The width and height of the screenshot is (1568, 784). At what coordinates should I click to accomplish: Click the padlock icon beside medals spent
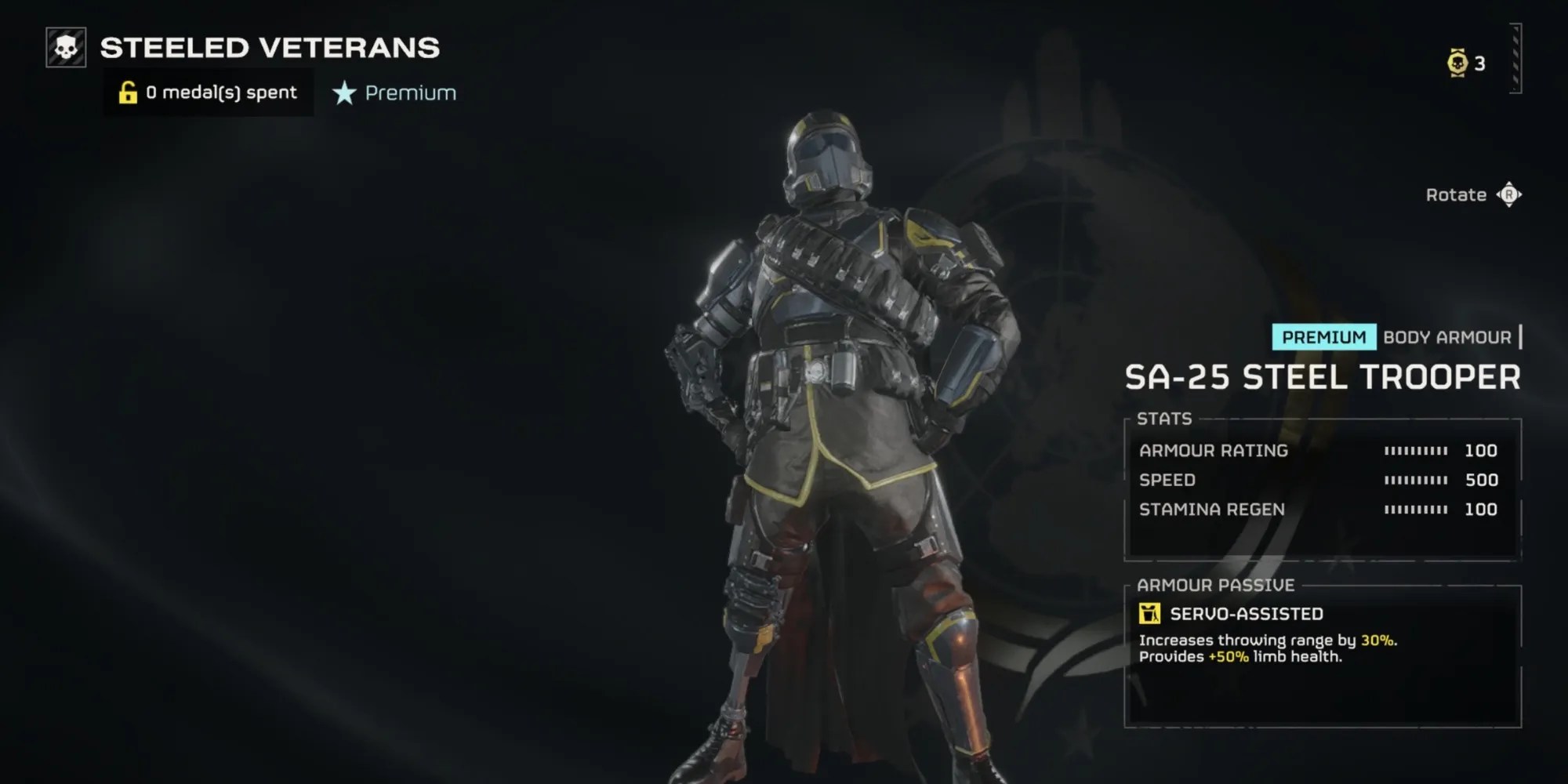[x=128, y=92]
